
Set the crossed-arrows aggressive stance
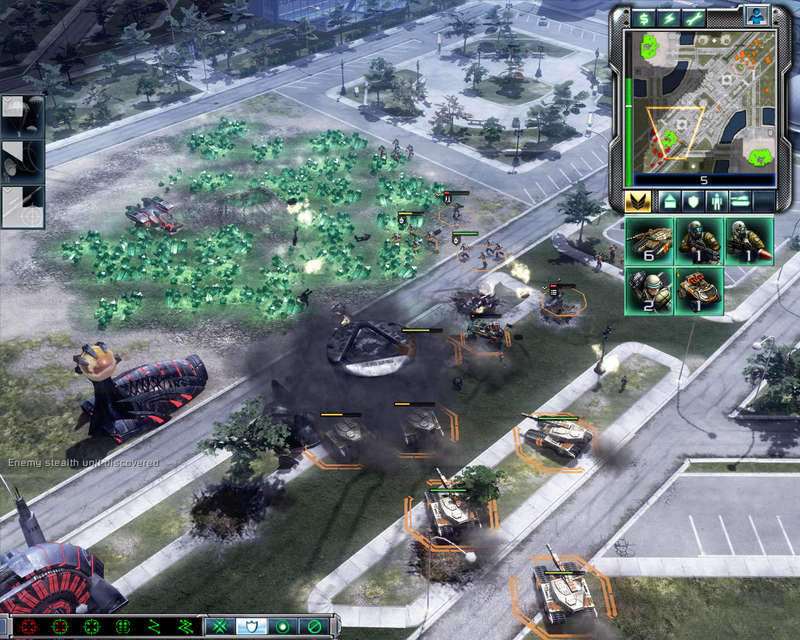coord(218,627)
